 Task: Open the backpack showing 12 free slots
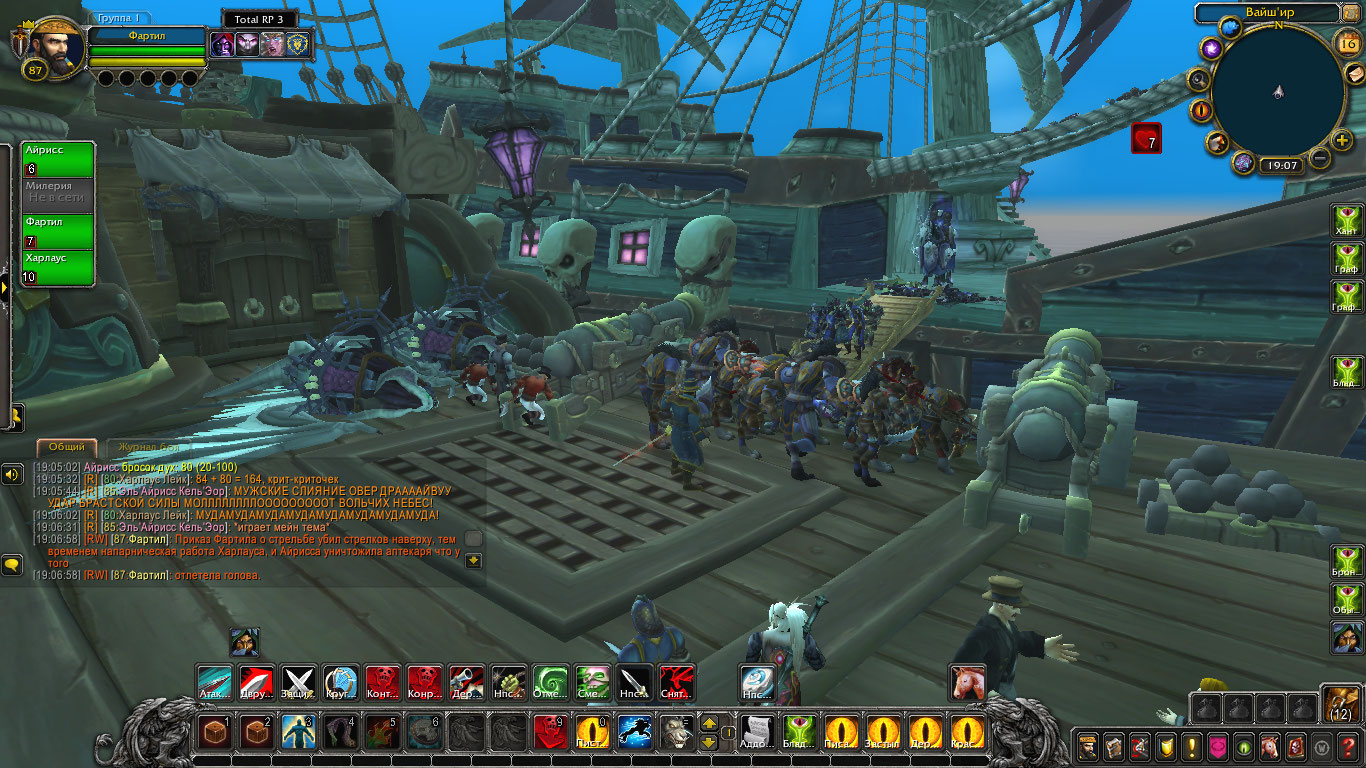(x=1340, y=704)
